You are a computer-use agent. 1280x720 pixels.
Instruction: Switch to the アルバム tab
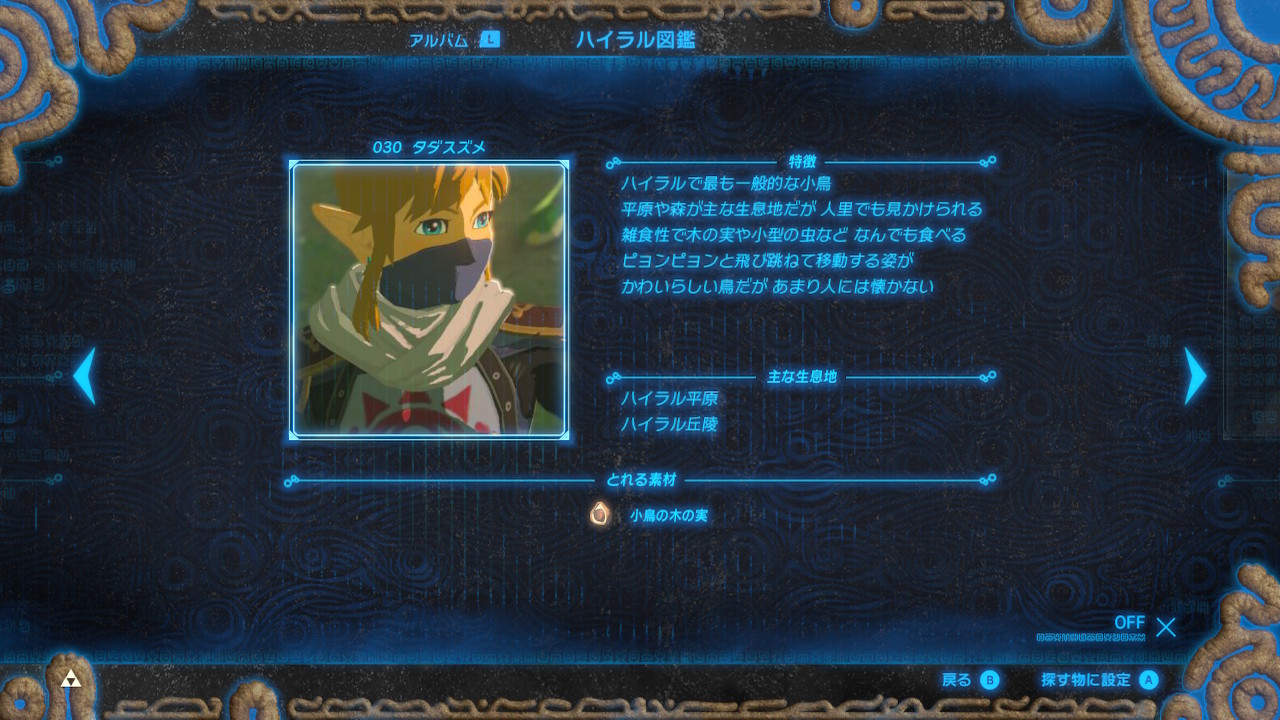click(x=453, y=40)
